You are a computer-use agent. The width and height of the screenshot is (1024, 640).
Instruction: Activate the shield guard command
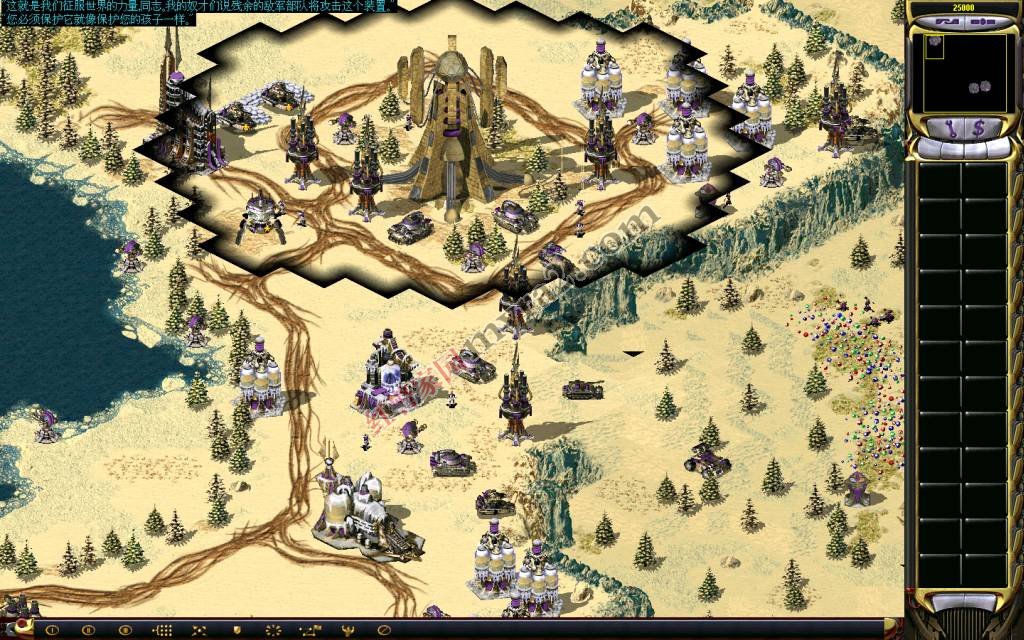tap(236, 630)
